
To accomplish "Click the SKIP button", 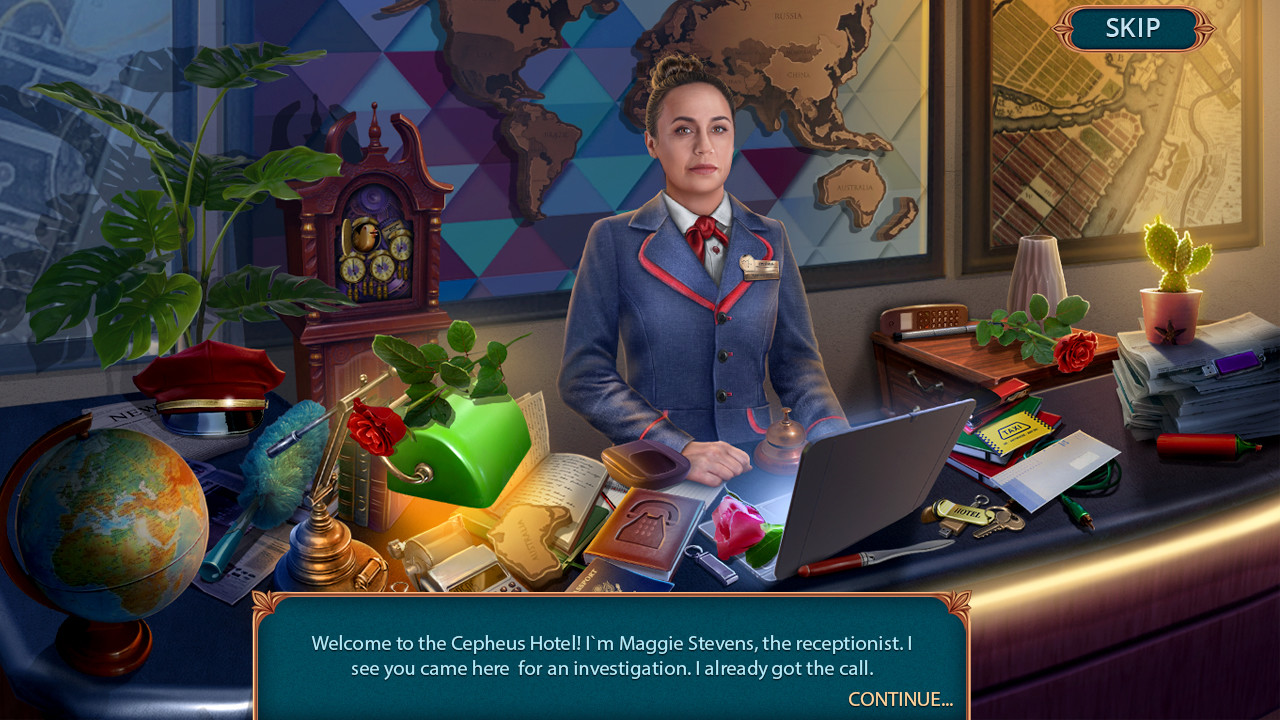I will point(1133,28).
